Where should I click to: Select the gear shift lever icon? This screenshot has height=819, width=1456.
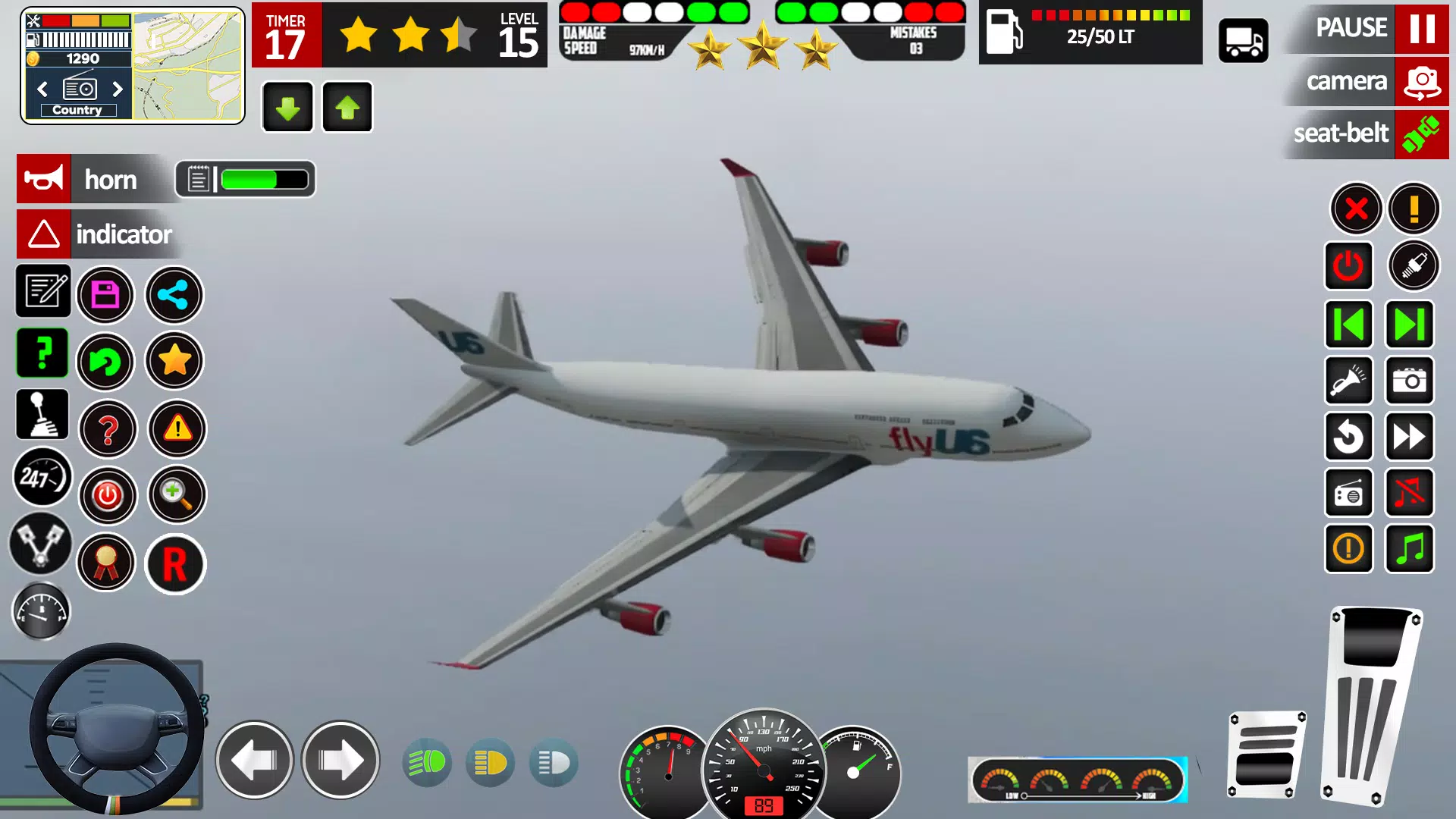43,414
